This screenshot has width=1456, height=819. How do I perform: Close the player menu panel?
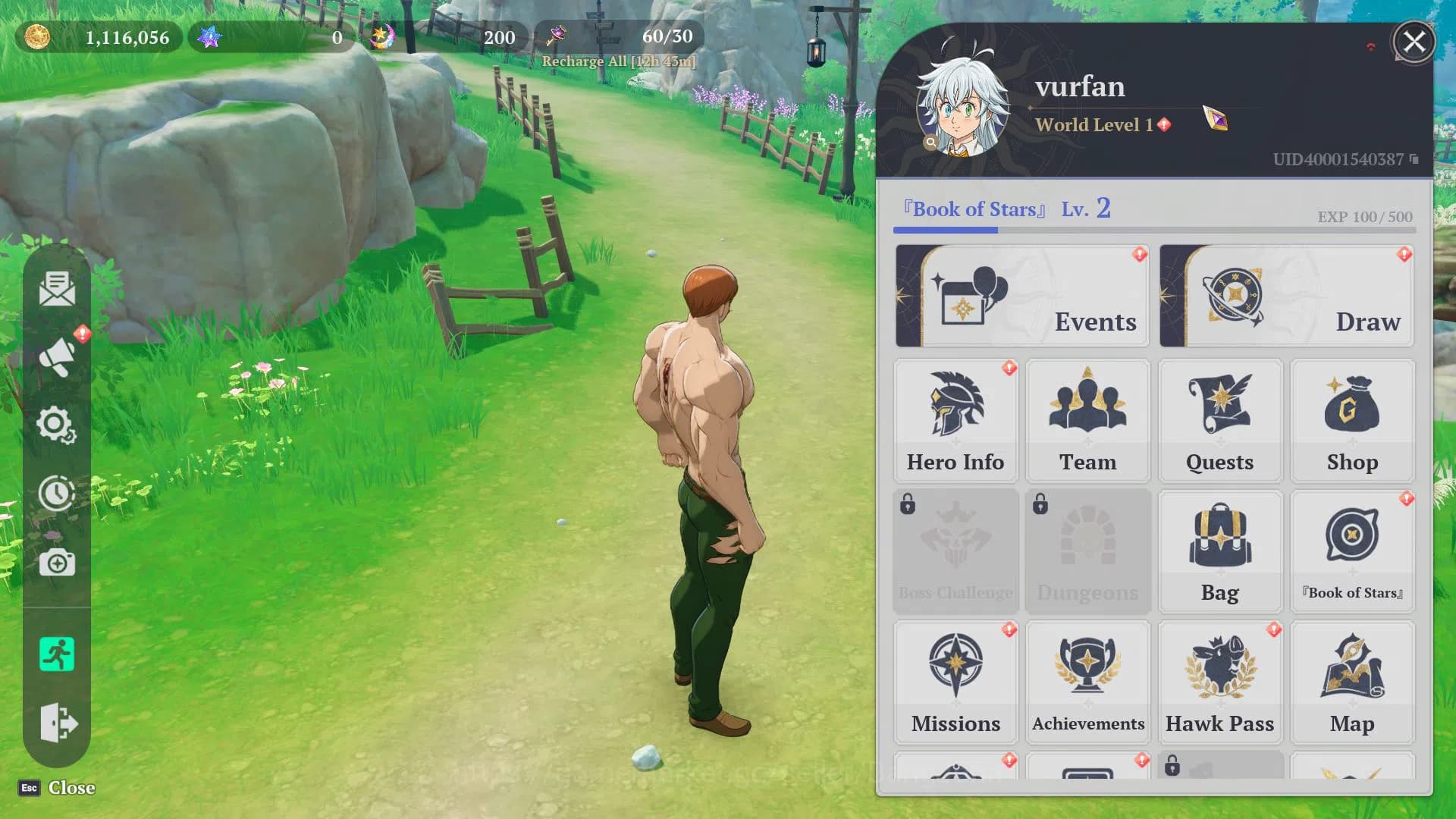(x=1414, y=42)
